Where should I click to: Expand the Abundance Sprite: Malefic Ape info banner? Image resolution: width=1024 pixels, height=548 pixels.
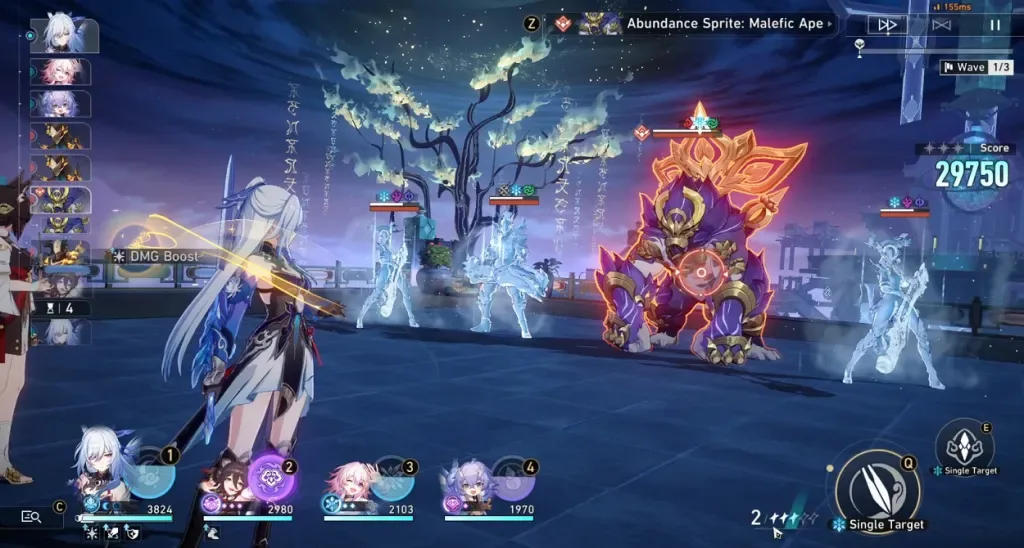725,23
